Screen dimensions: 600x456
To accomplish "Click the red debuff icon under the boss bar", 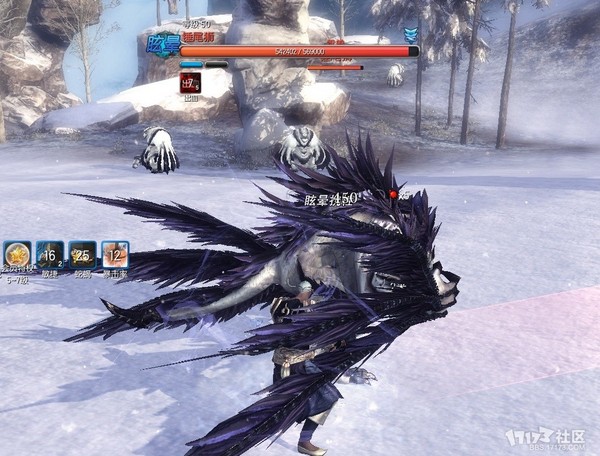I will tap(190, 83).
